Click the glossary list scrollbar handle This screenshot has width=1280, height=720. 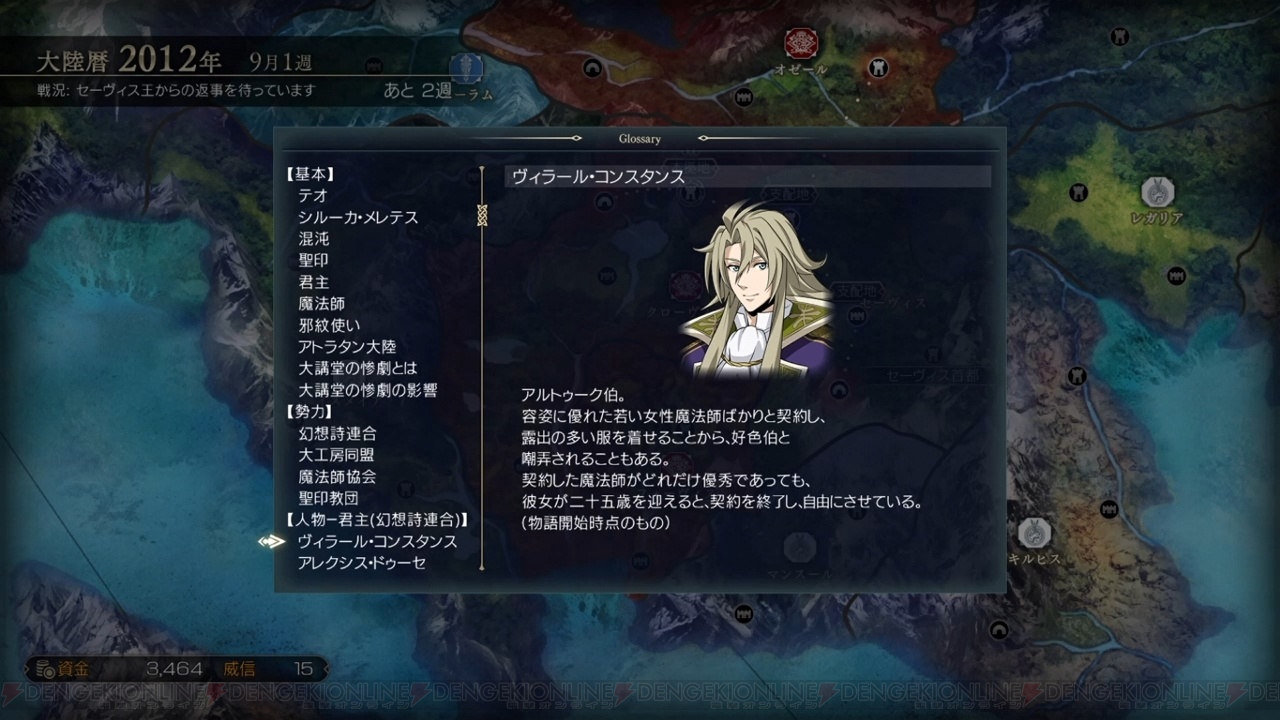pyautogui.click(x=482, y=214)
